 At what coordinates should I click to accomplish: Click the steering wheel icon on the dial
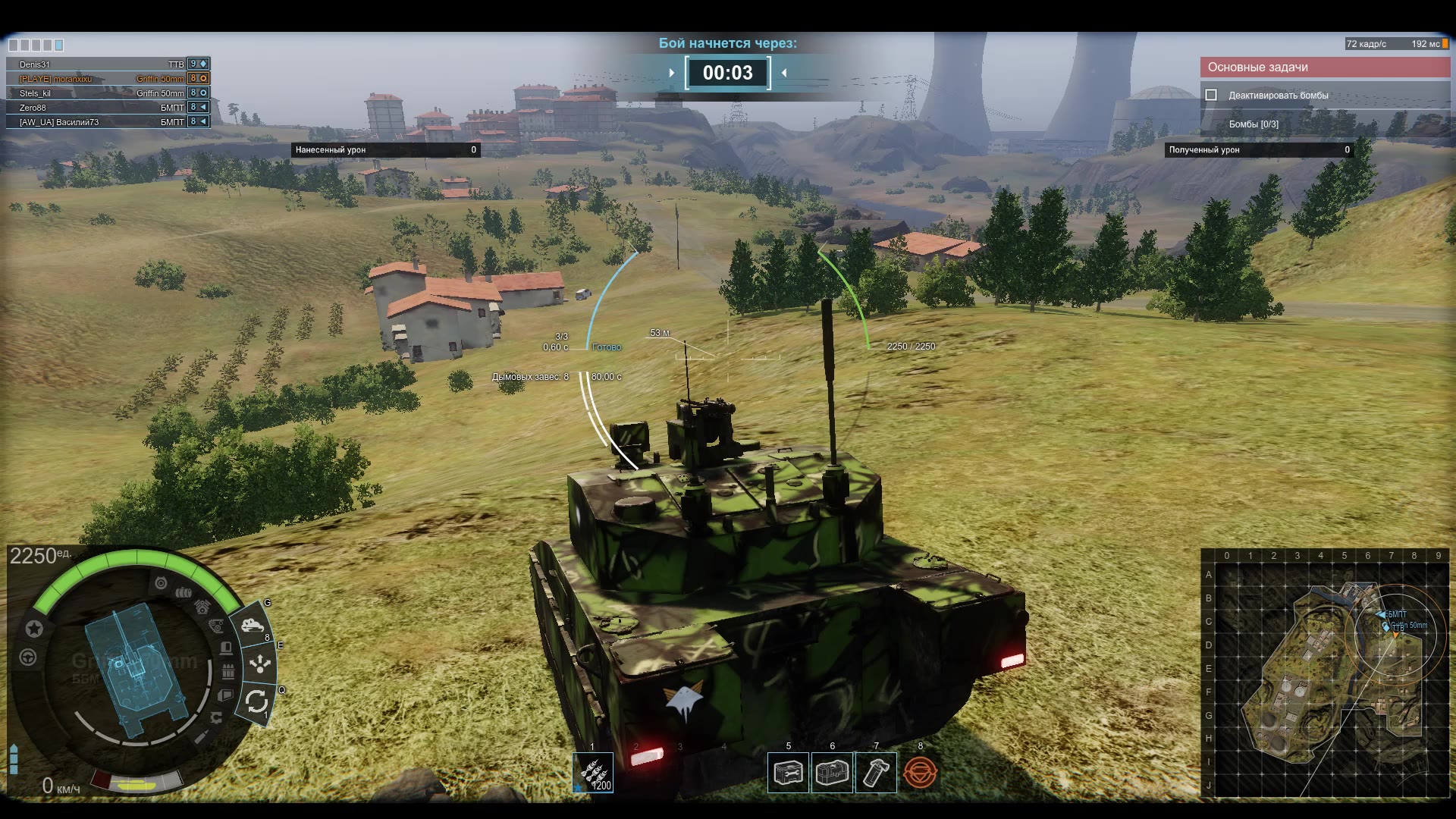28,657
